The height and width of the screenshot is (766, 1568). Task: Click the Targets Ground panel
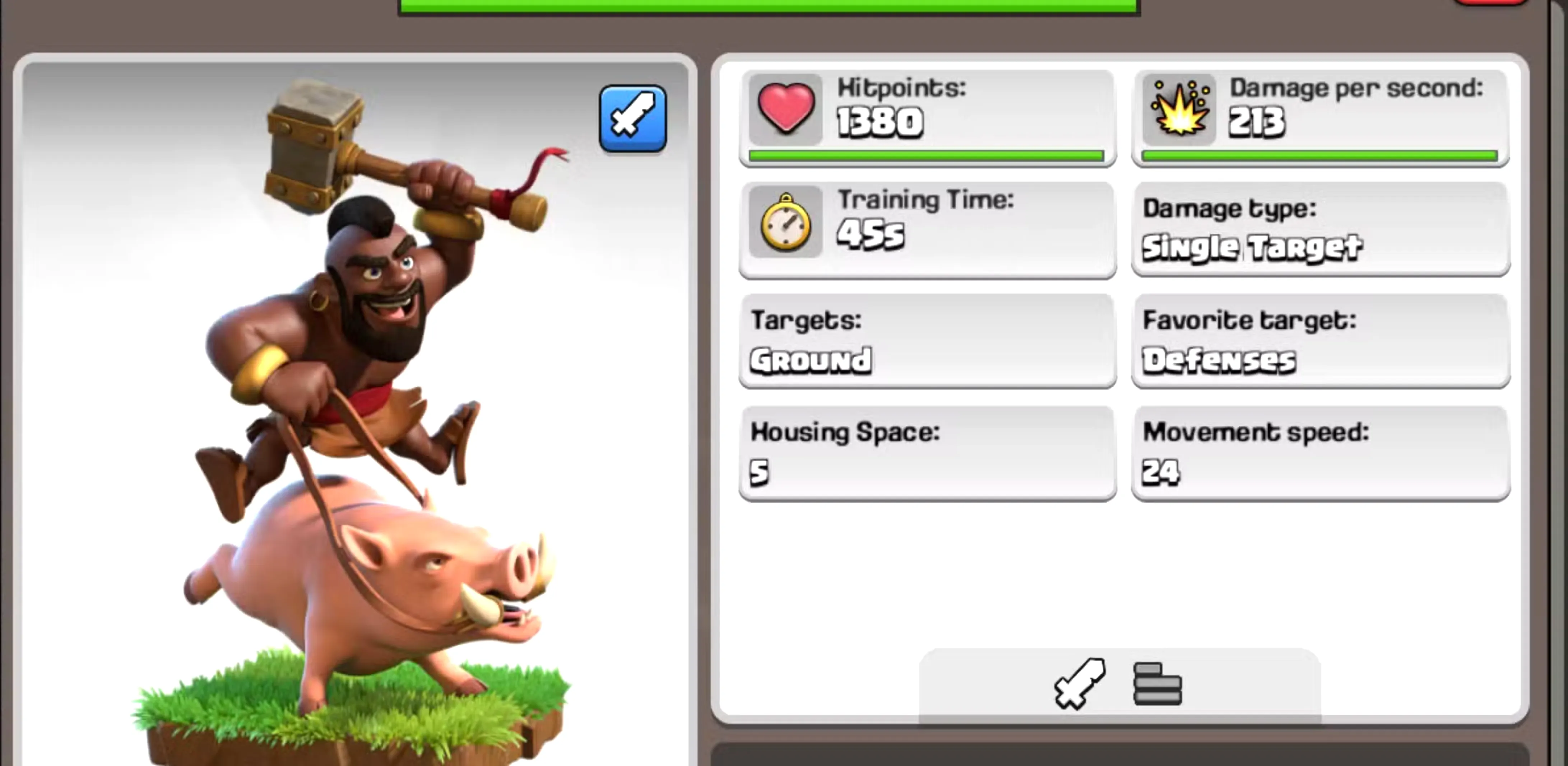[927, 341]
